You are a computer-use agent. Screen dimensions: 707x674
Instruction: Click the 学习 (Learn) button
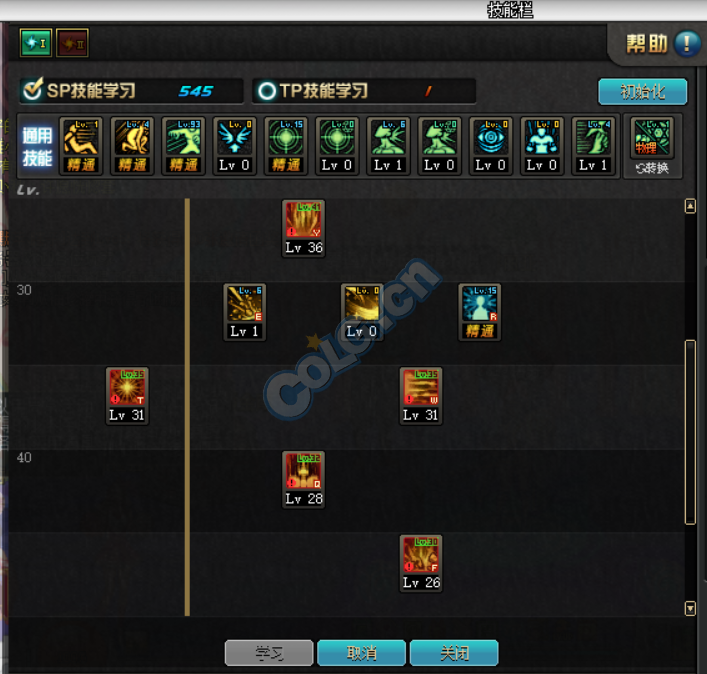point(269,653)
